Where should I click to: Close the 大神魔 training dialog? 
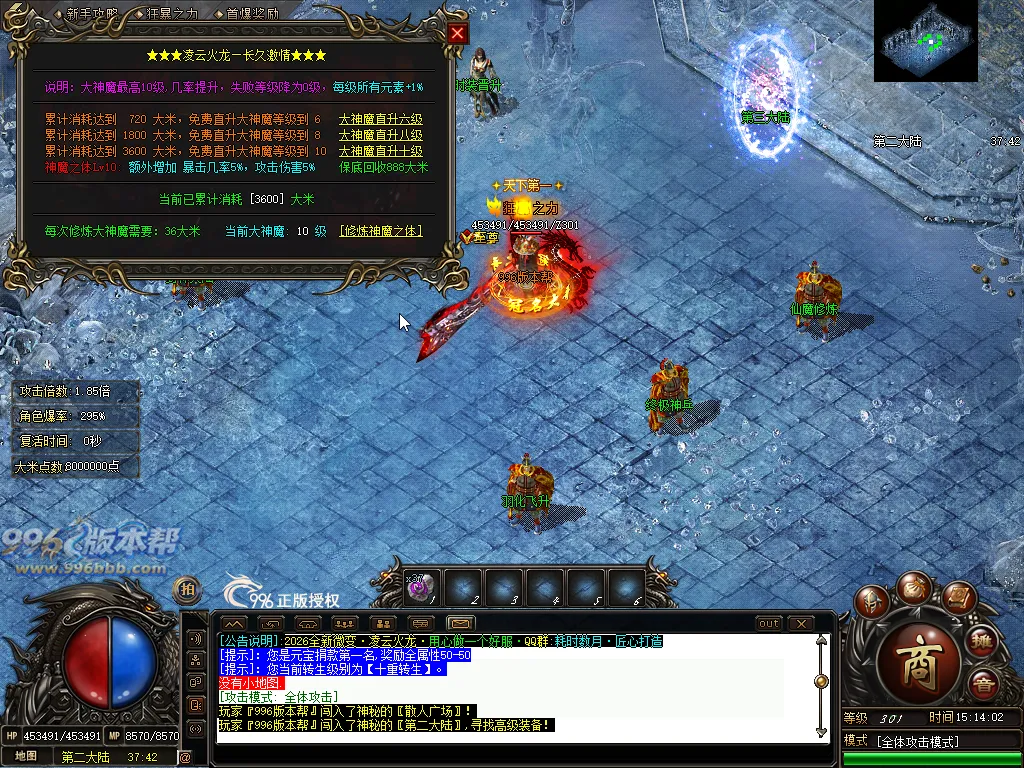[x=457, y=33]
